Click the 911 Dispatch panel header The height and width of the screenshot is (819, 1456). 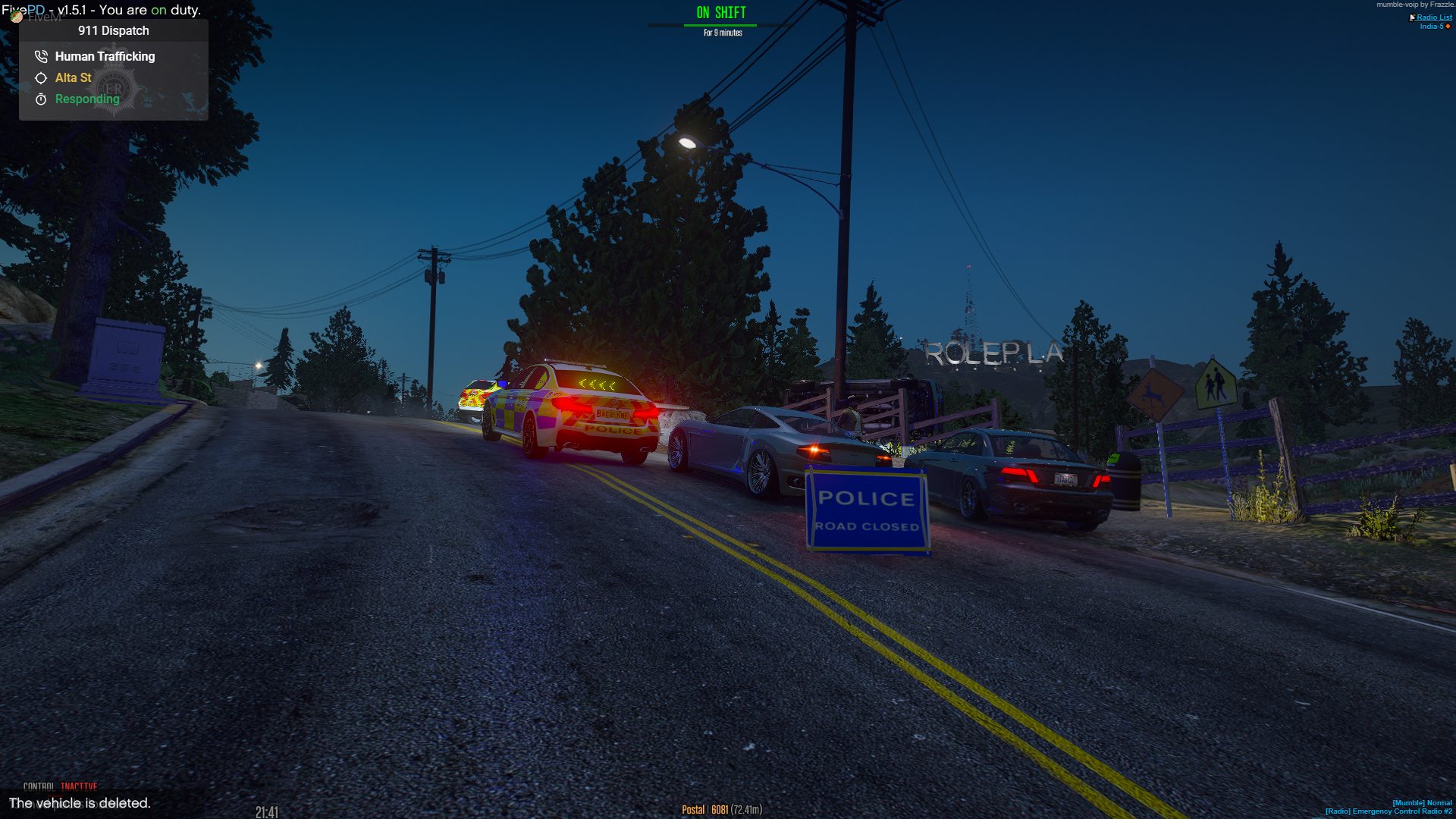tap(114, 30)
